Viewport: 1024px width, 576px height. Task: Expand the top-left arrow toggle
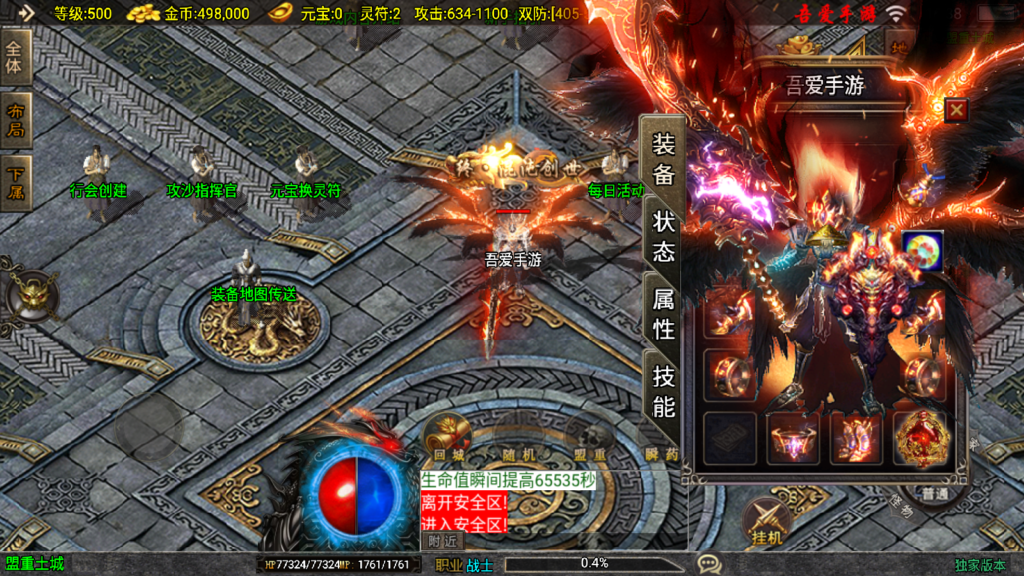pos(25,13)
